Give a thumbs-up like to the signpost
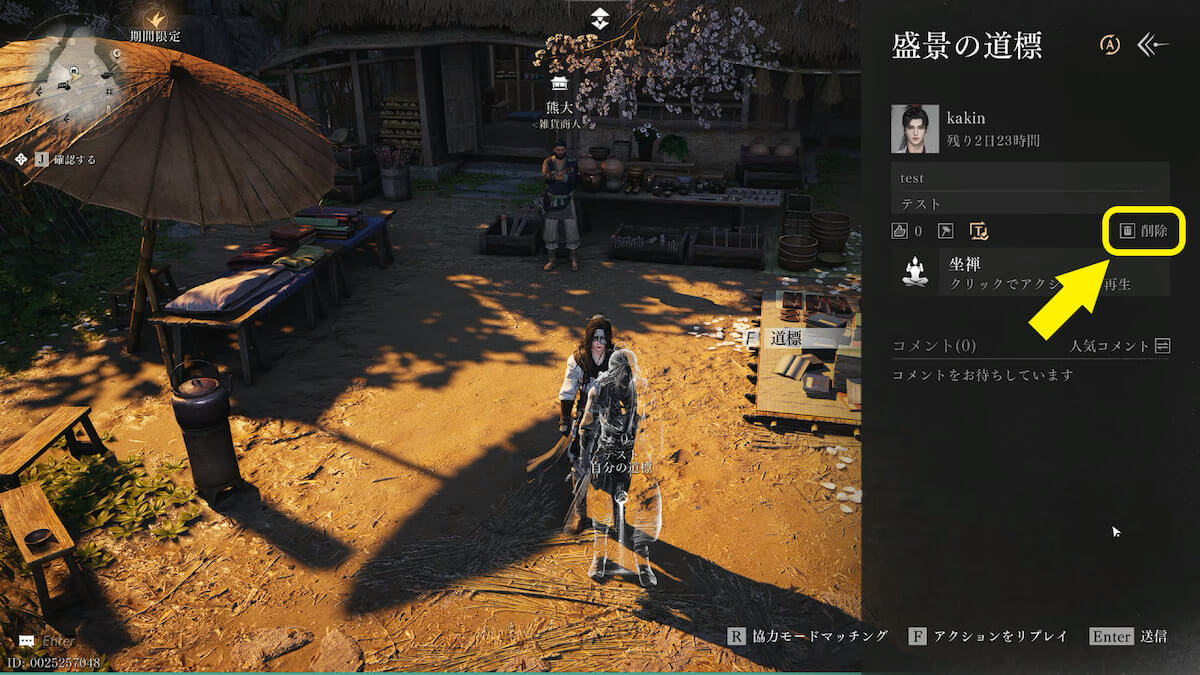The width and height of the screenshot is (1200, 675). click(900, 231)
